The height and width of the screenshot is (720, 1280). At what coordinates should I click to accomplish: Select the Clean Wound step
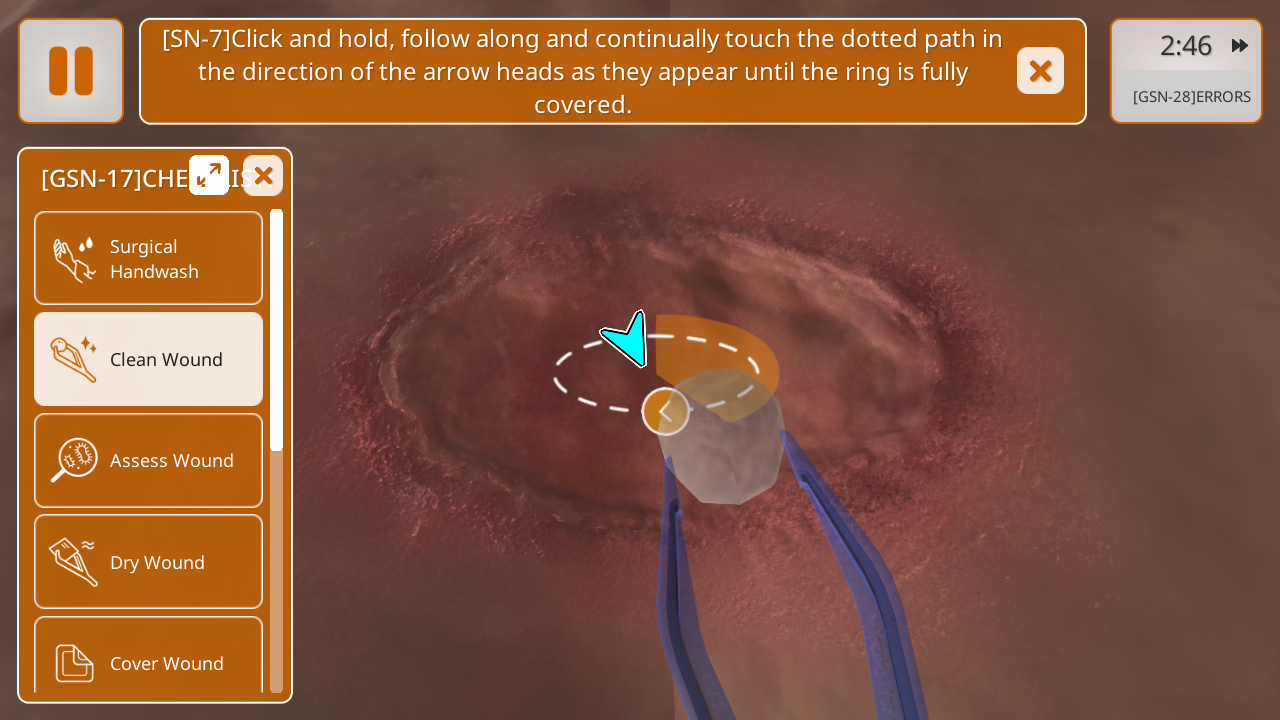point(149,359)
